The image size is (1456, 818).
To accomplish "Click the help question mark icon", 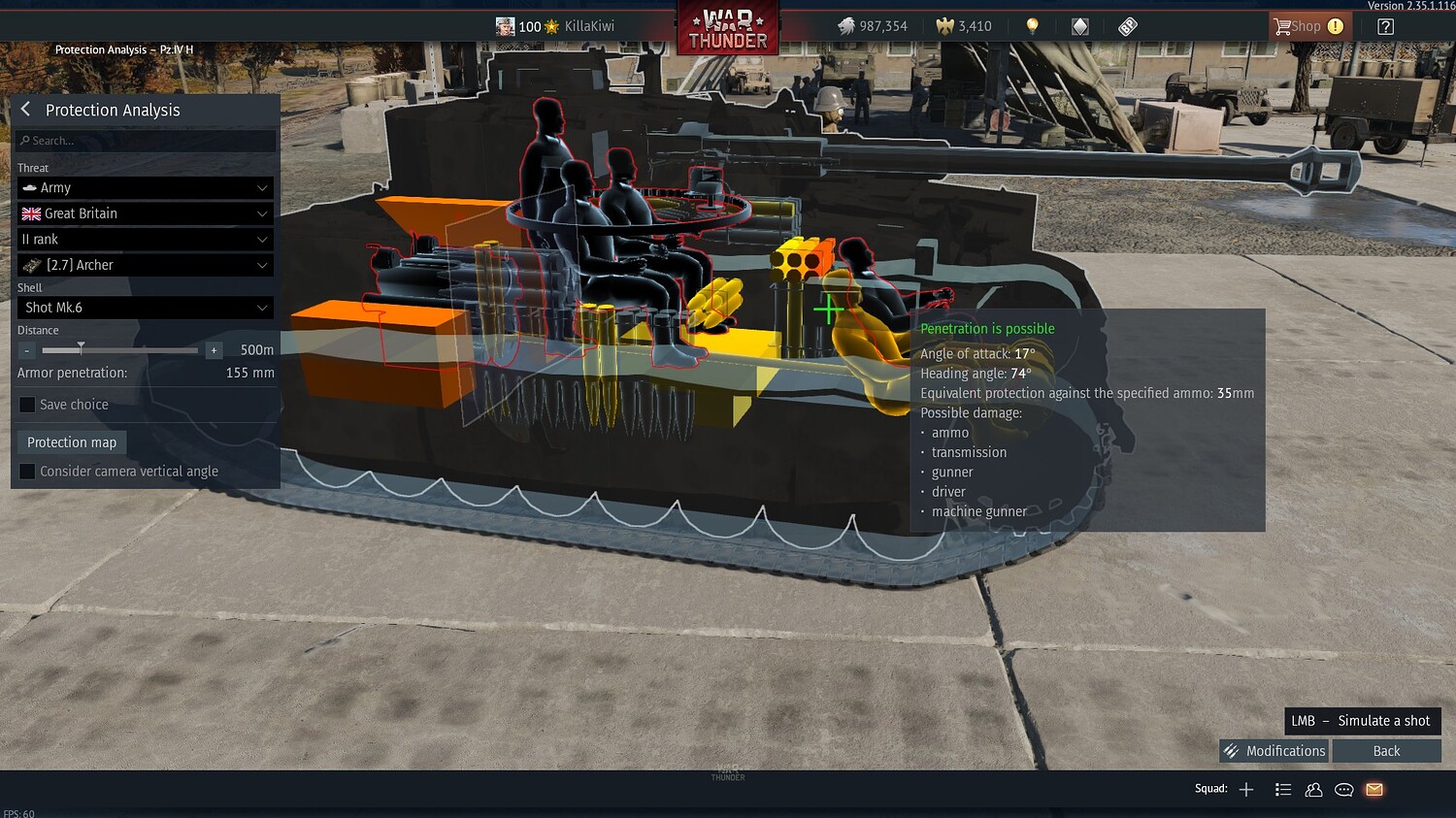I will pyautogui.click(x=1386, y=25).
